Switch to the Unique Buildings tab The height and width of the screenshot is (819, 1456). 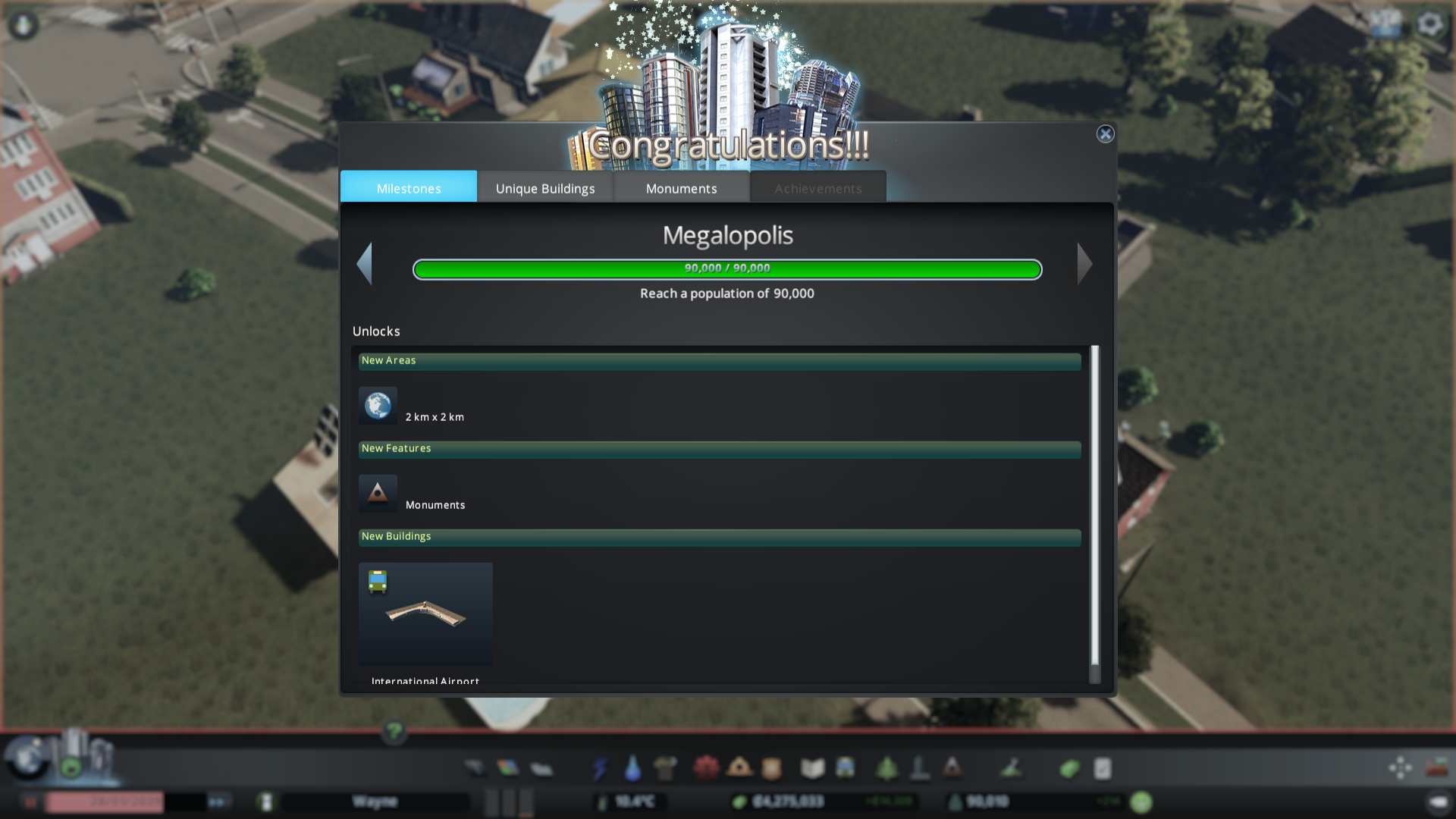coord(544,188)
